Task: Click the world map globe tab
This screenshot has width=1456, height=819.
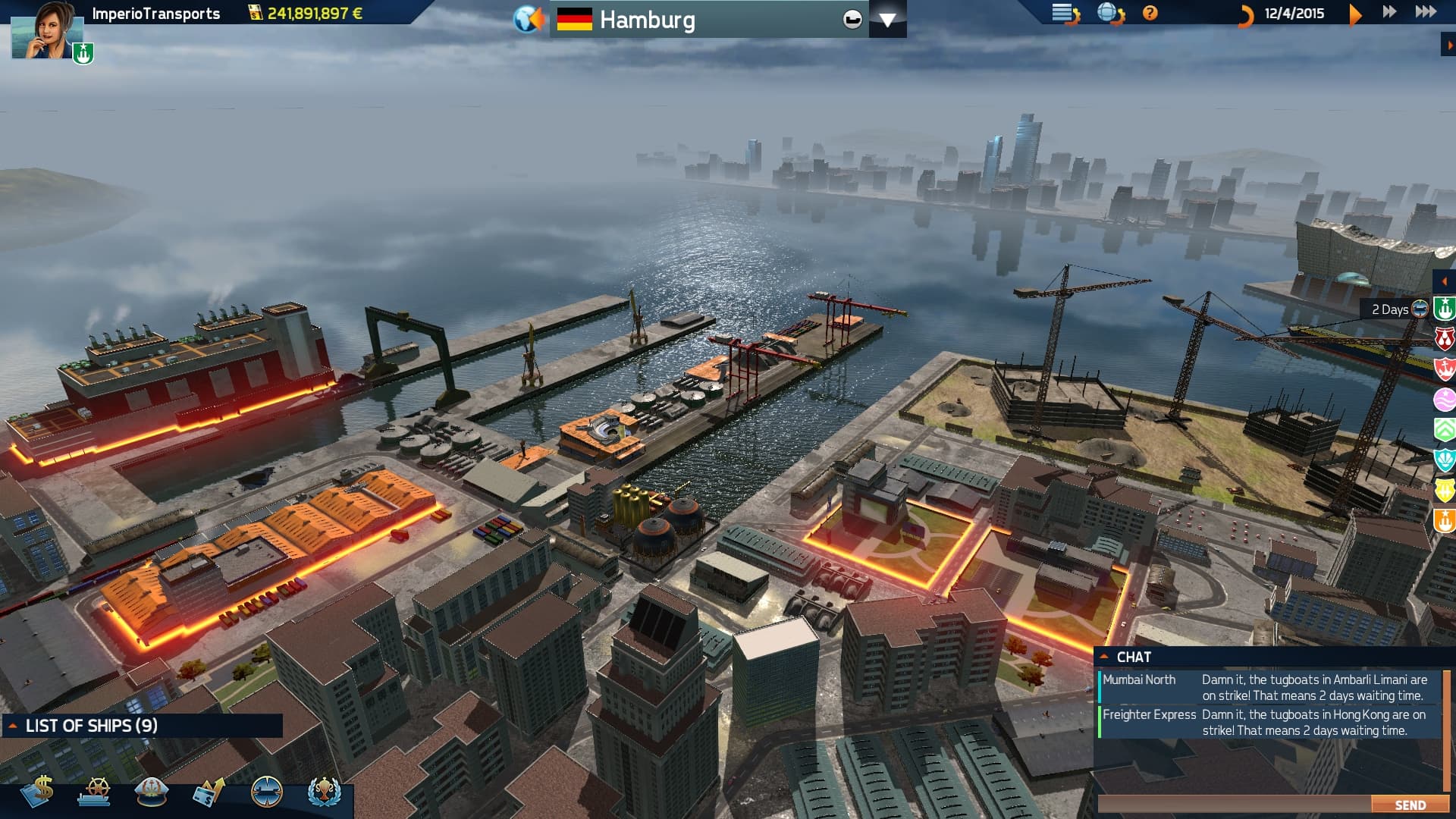Action: 526,18
